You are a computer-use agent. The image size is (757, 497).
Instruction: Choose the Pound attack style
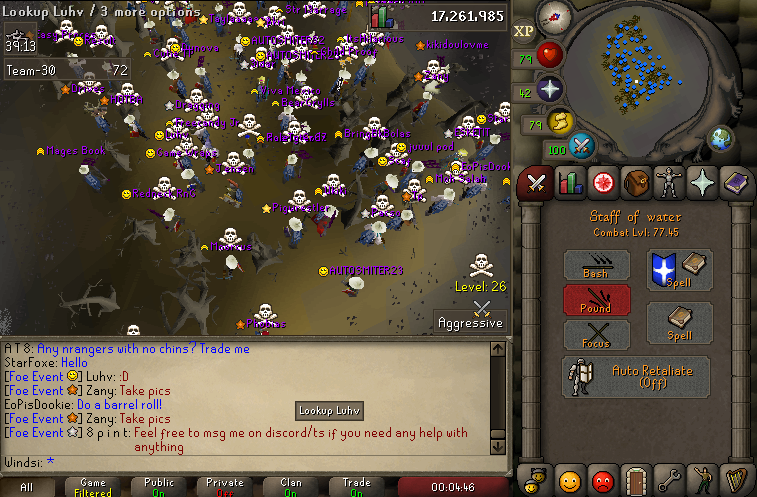click(x=597, y=300)
